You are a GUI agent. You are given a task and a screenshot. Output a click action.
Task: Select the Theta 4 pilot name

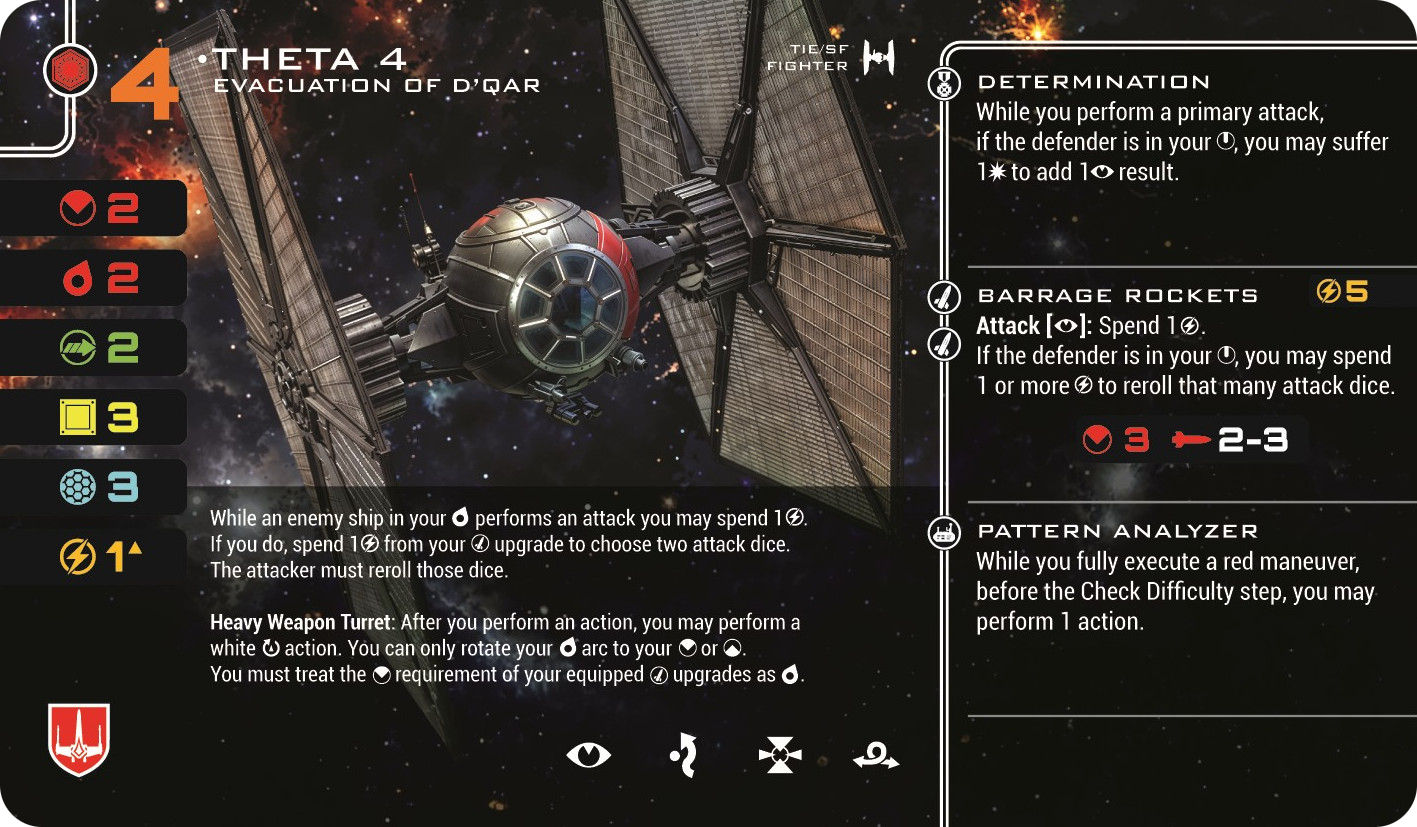310,59
